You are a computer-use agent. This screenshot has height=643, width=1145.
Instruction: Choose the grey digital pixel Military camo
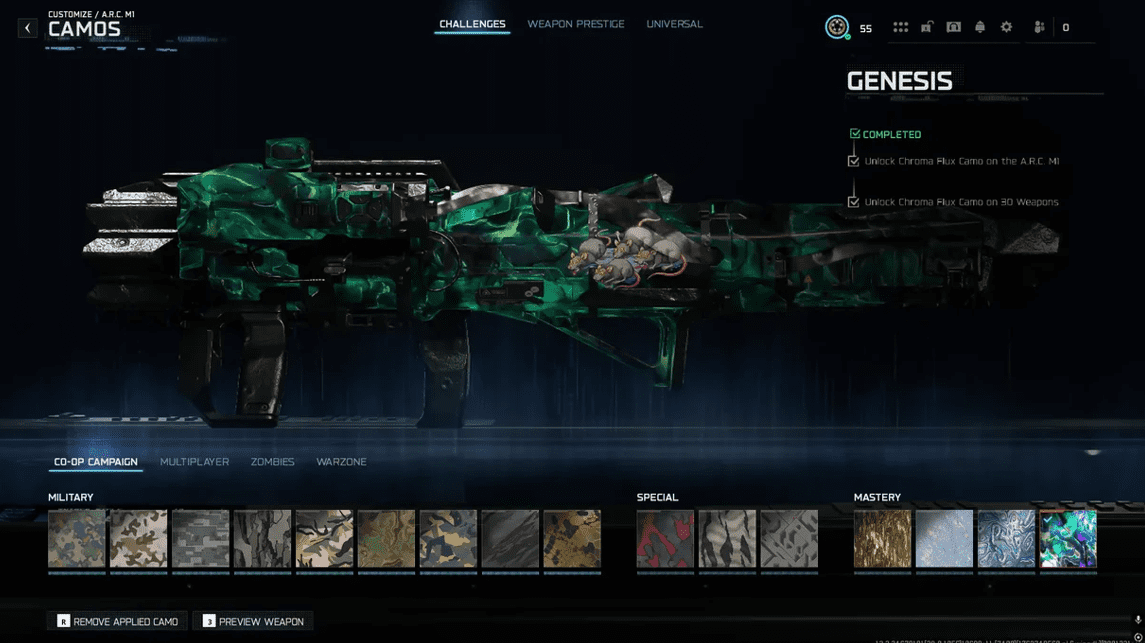tap(200, 539)
